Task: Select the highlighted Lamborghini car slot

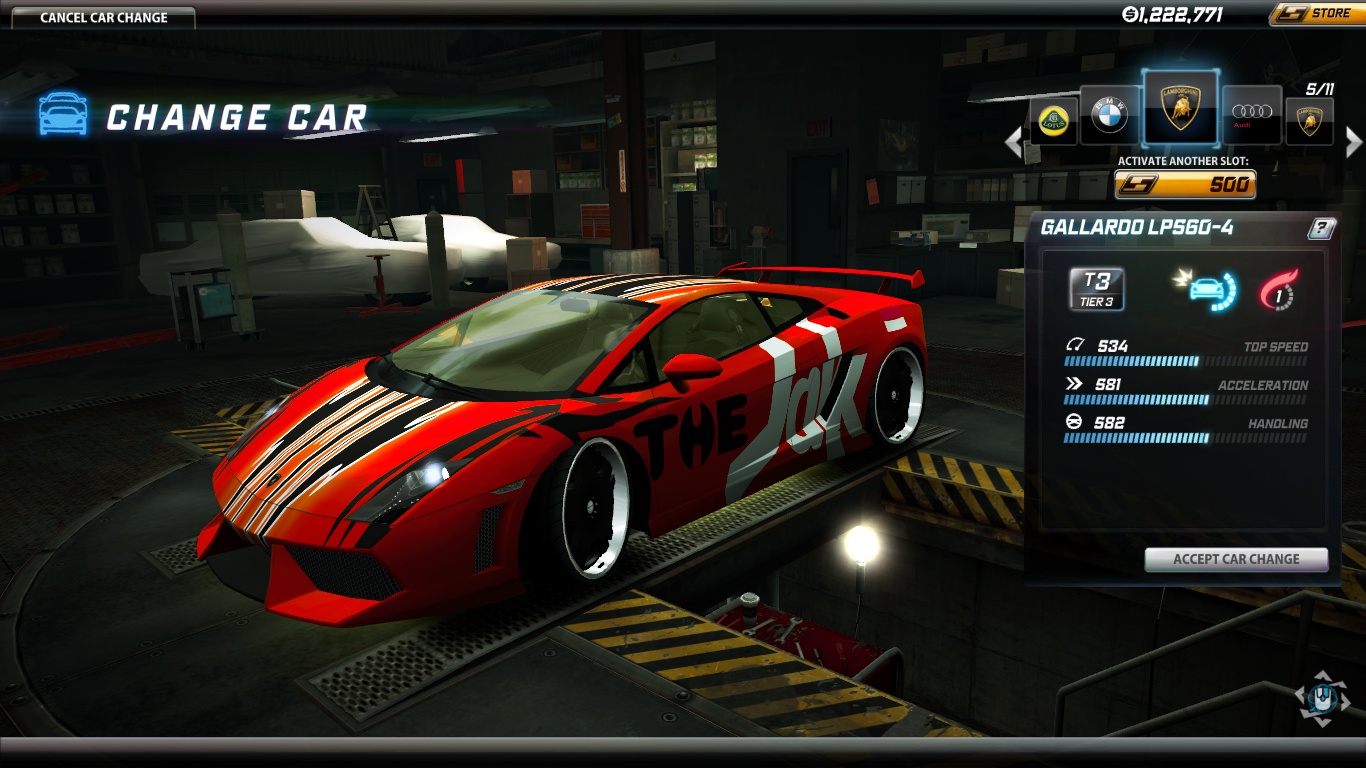Action: [1180, 107]
